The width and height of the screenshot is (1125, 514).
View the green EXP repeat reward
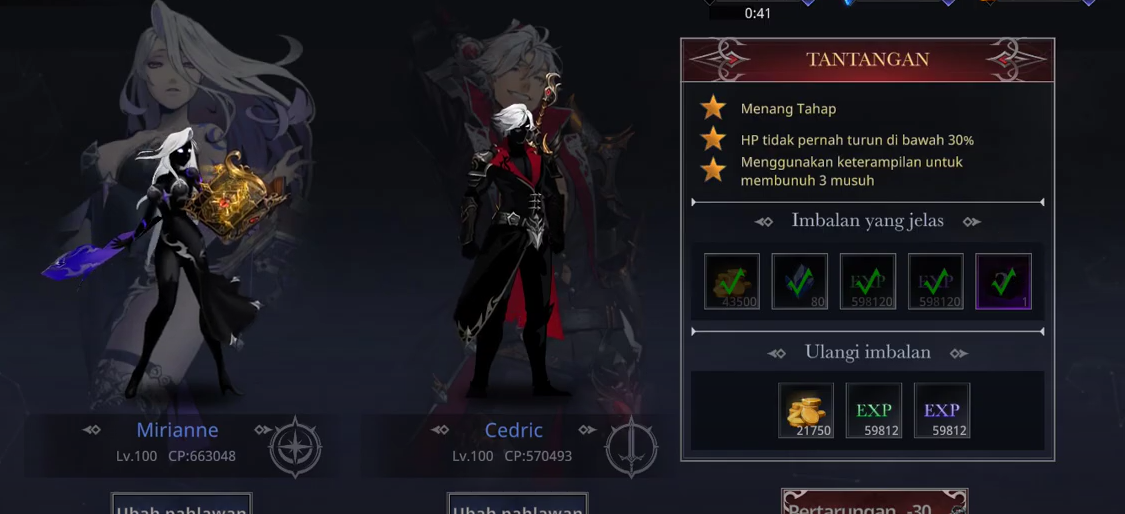click(874, 410)
